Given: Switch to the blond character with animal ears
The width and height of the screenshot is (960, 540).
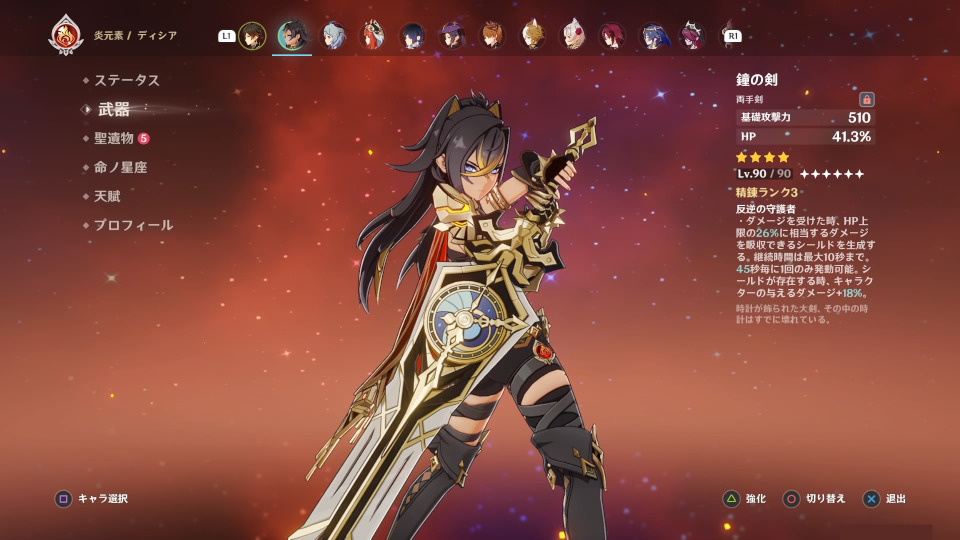Looking at the screenshot, I should click(531, 36).
